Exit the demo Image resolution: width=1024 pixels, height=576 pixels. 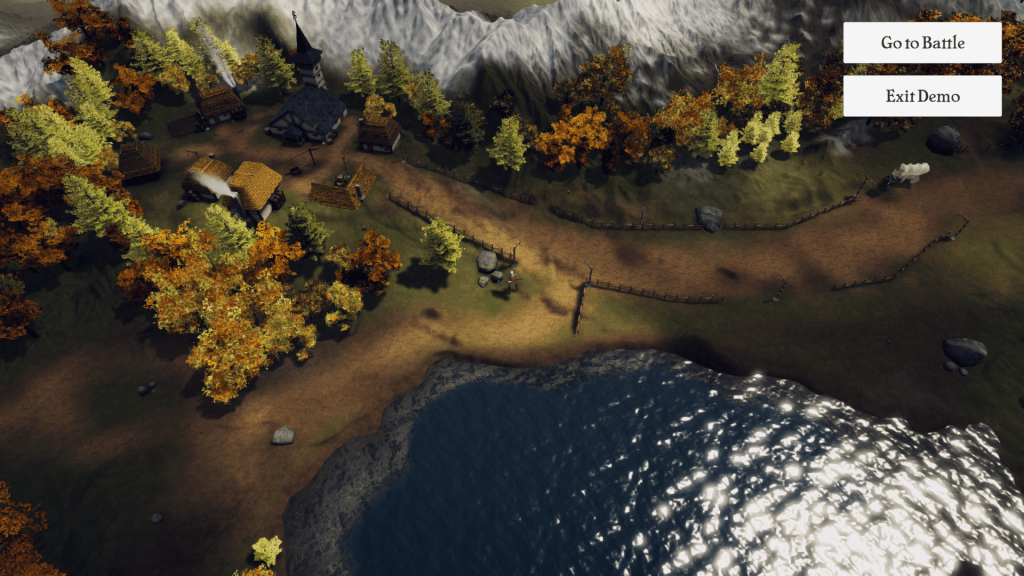922,96
